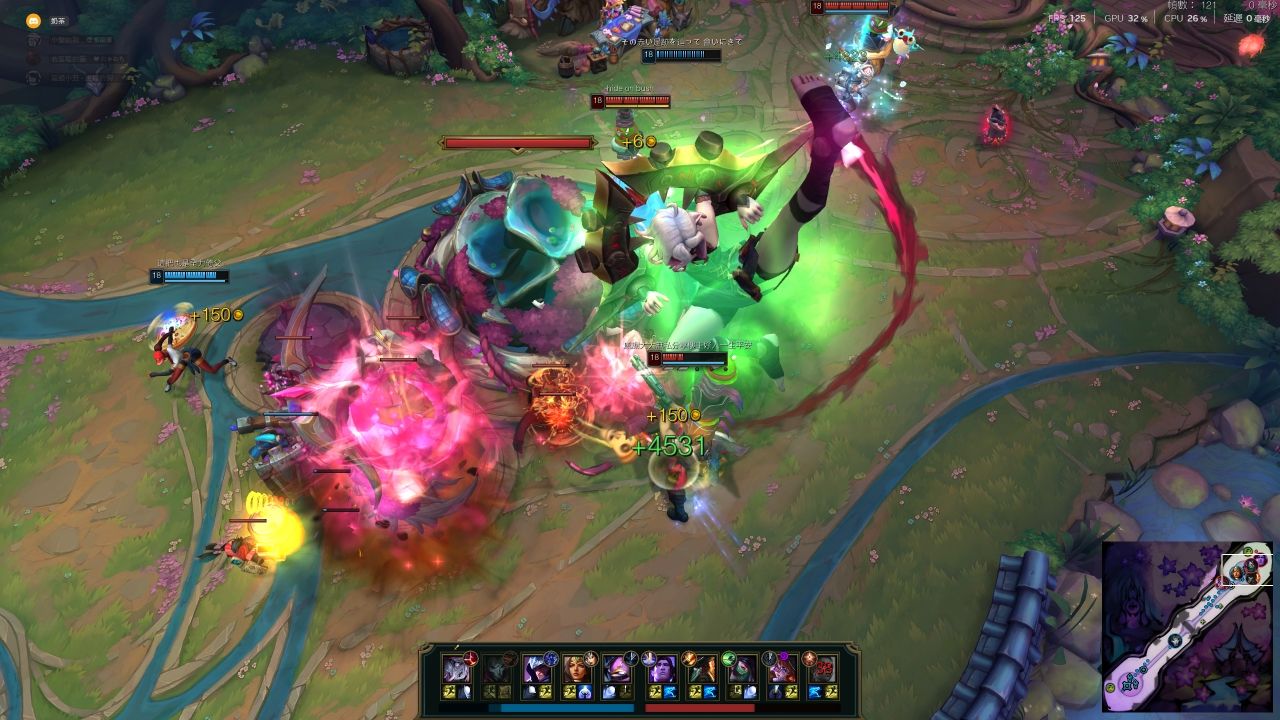1280x720 pixels.
Task: Click the orange voice chat avatar icon
Action: 33,20
